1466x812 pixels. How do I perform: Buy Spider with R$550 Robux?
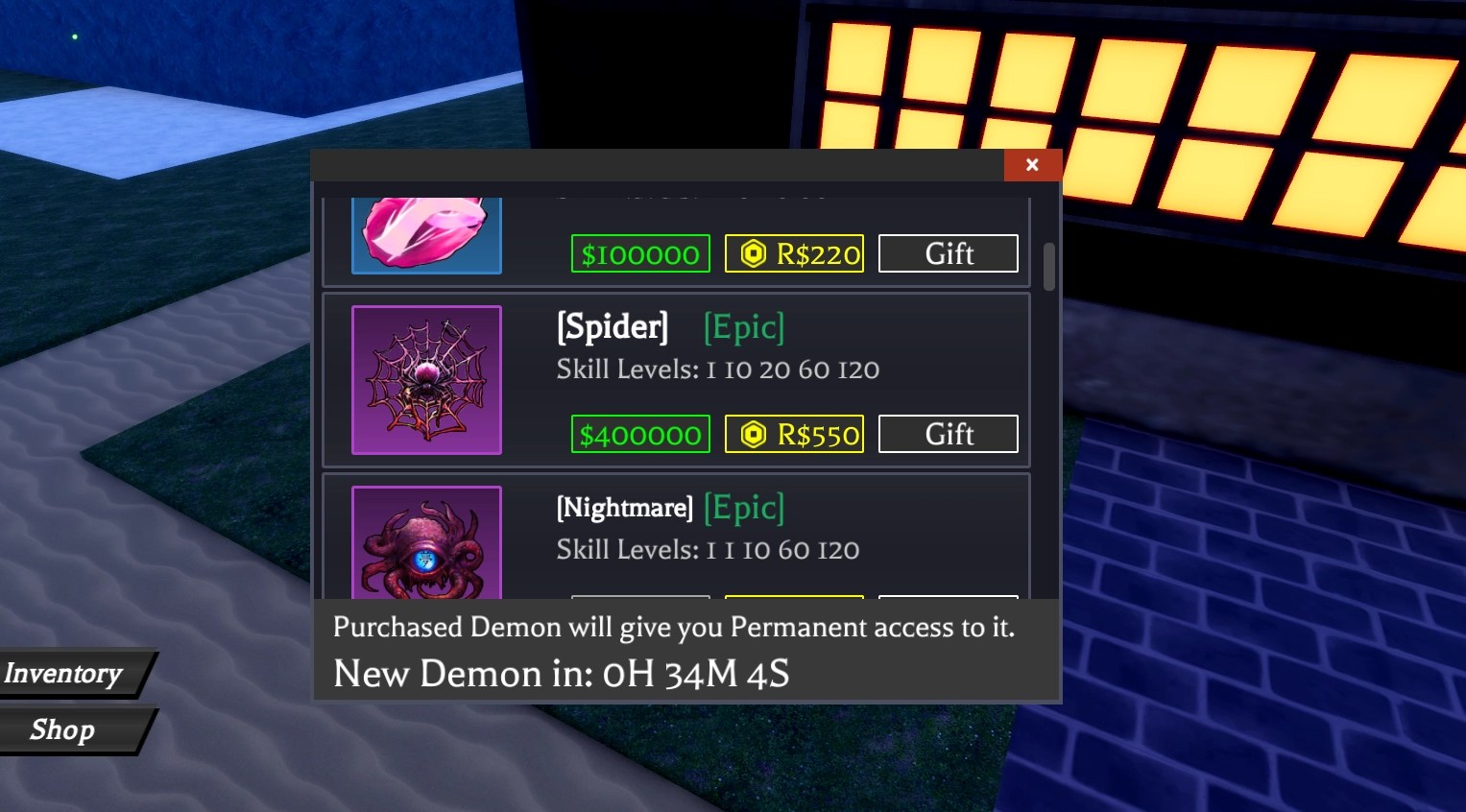click(794, 434)
